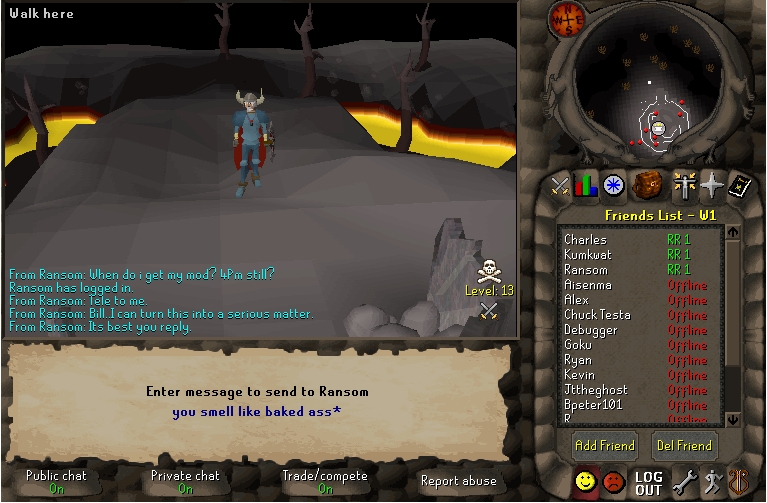Select Charles in the friends list
Image resolution: width=767 pixels, height=503 pixels.
[586, 240]
